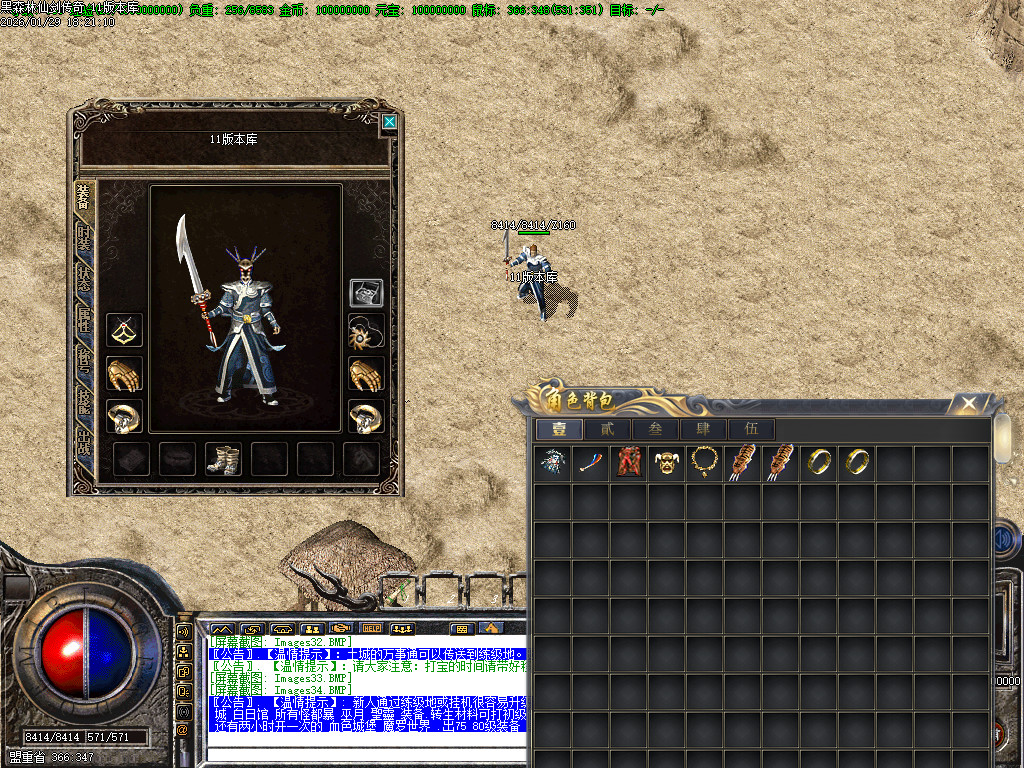Open the 状态 status tab
The height and width of the screenshot is (768, 1024).
84,281
